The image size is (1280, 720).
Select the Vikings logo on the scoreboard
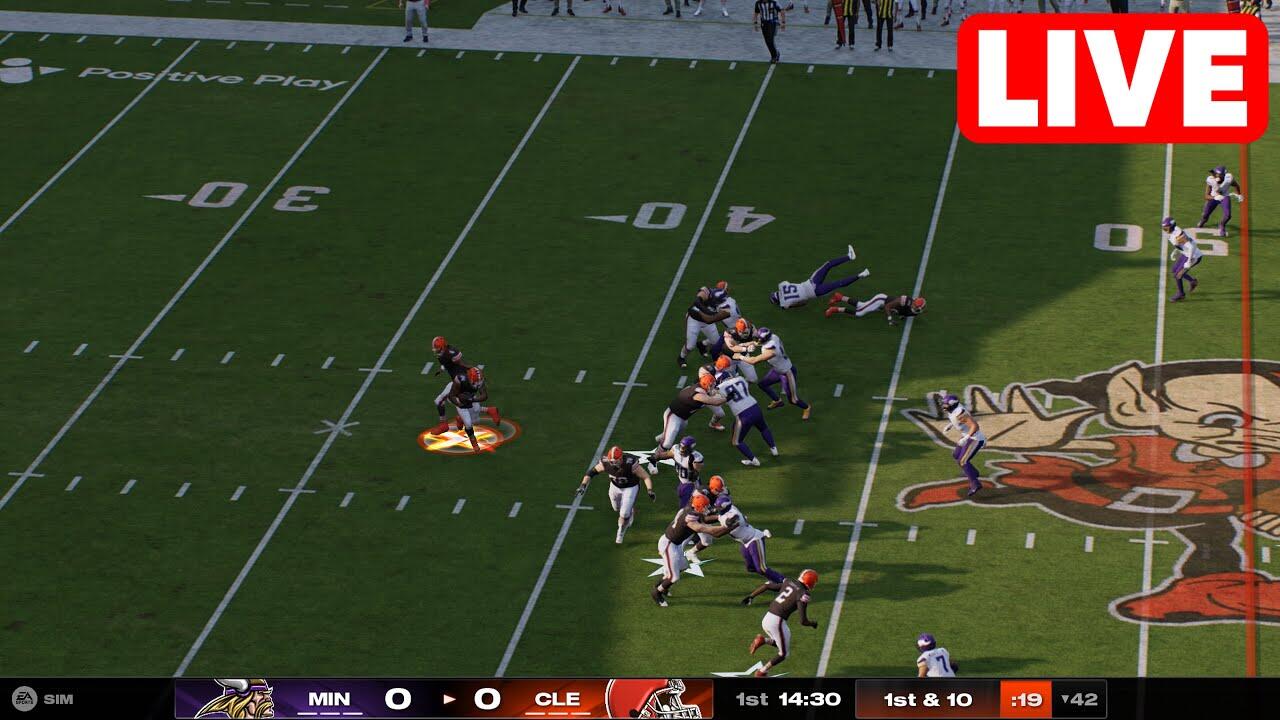tap(234, 698)
